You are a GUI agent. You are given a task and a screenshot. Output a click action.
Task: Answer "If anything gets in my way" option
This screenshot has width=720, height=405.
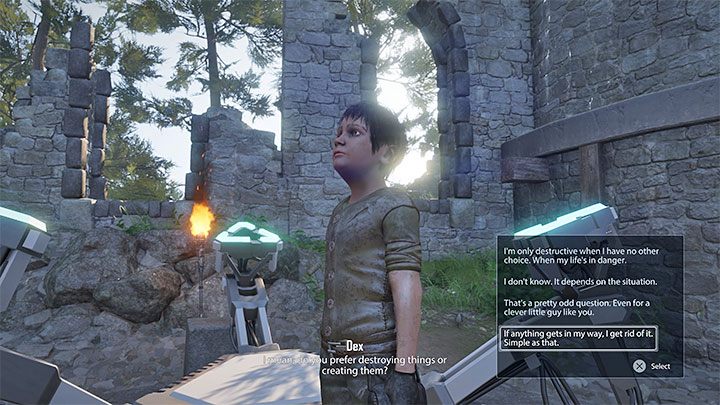tap(578, 337)
